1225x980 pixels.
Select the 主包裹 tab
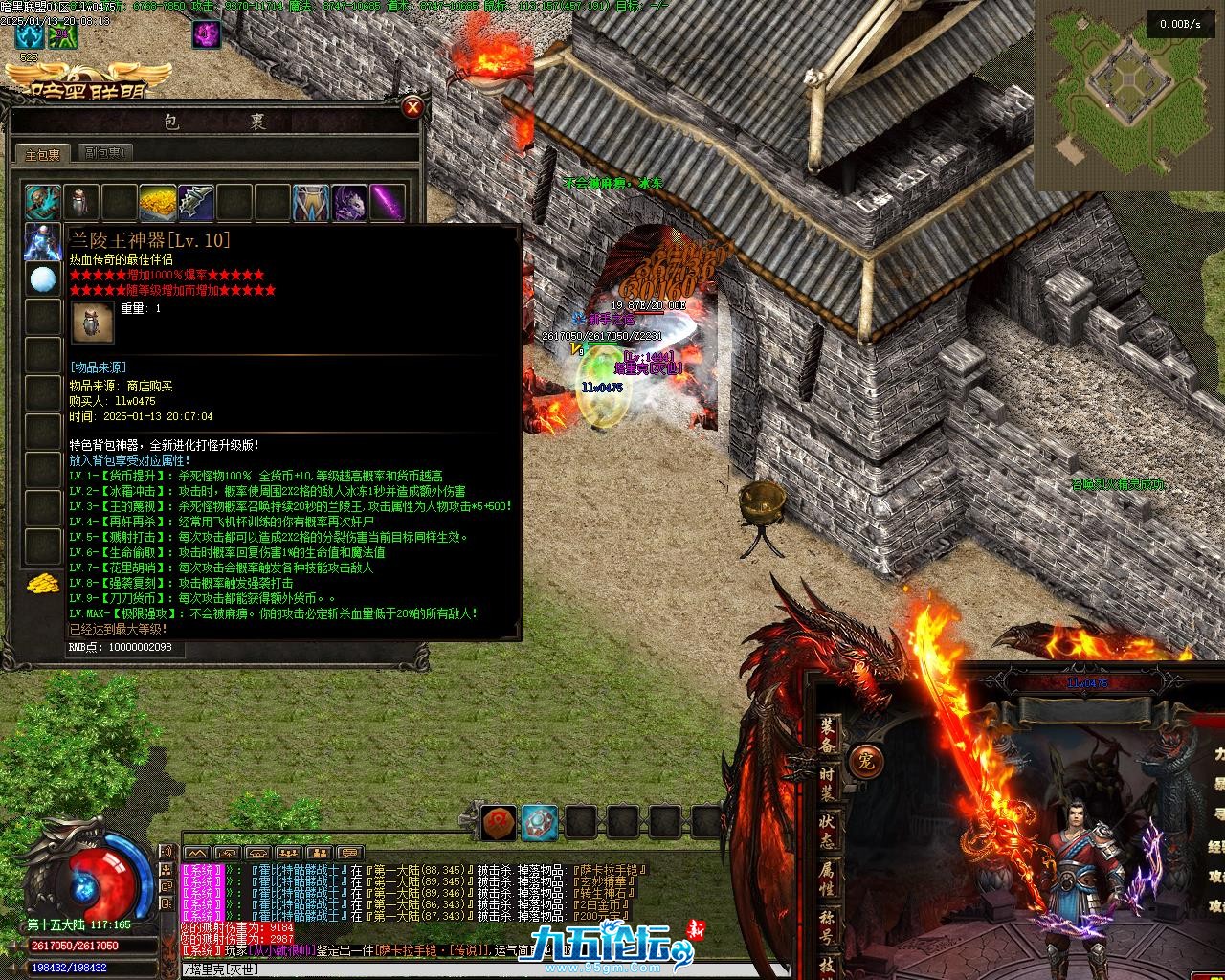(x=42, y=154)
